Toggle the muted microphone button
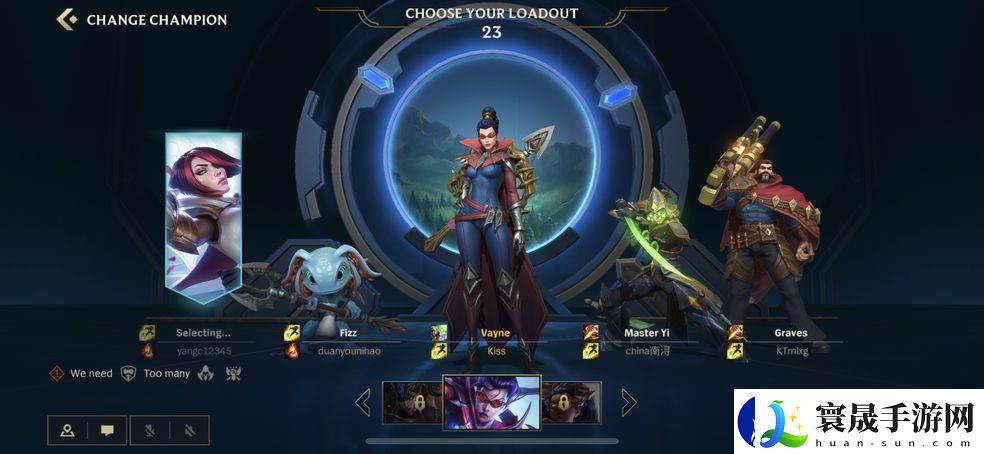984x454 pixels. point(148,430)
